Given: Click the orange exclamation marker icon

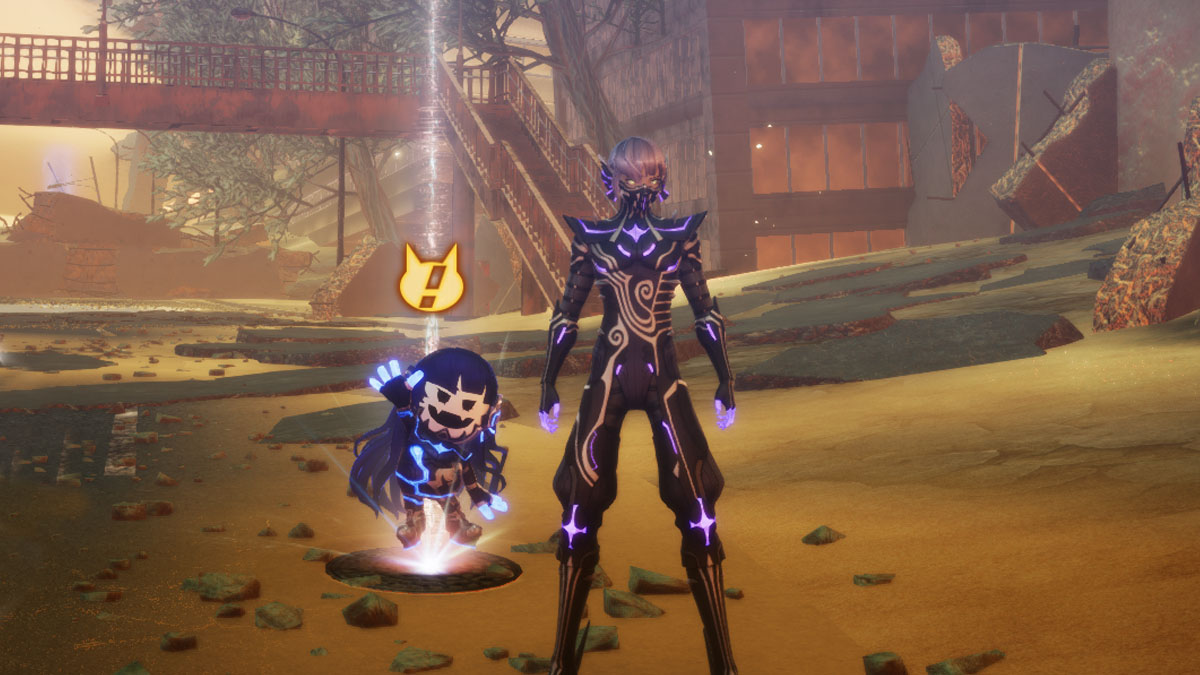Looking at the screenshot, I should [431, 280].
